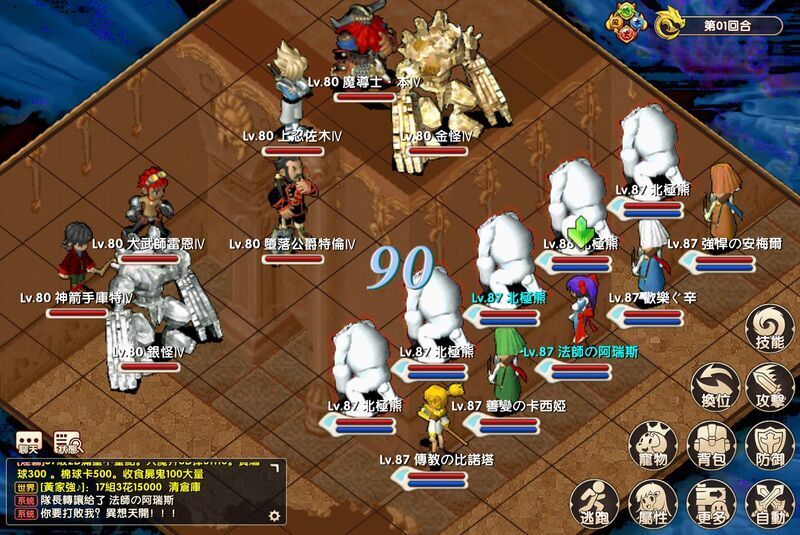
Task: Open the 寵物 pet menu
Action: 652,445
